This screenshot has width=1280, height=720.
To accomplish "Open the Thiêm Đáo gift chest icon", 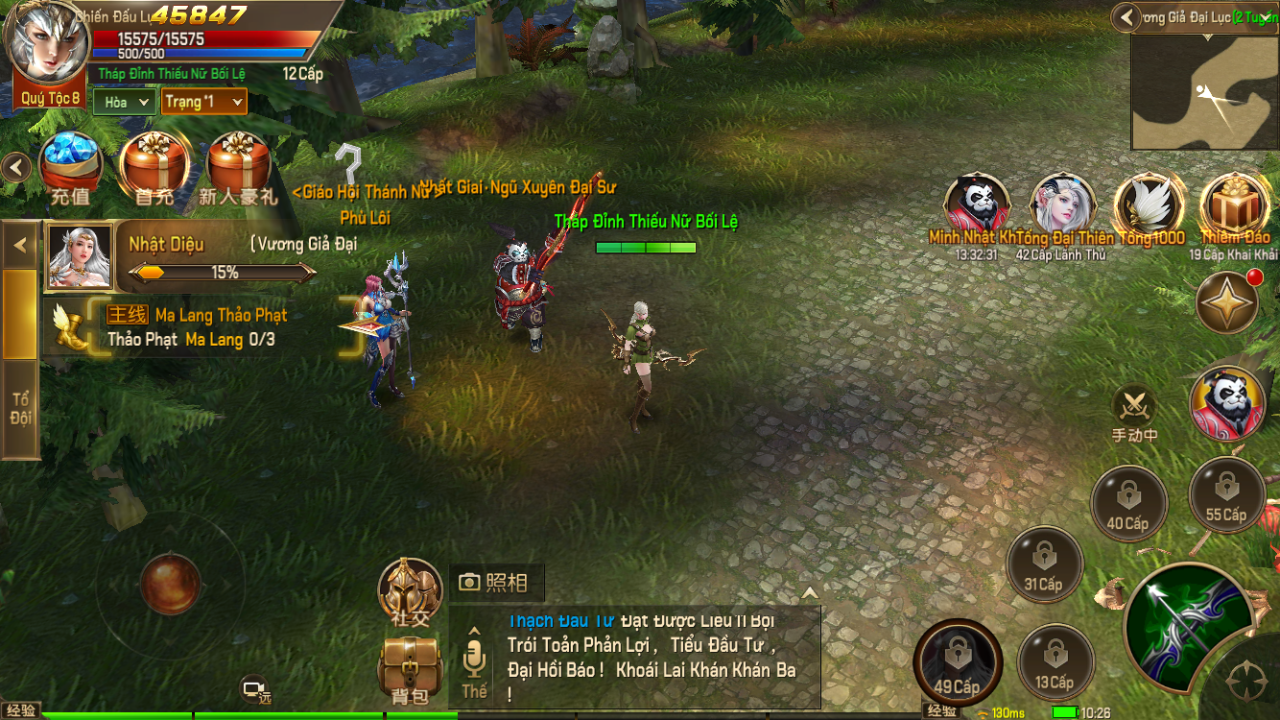I will click(1234, 205).
